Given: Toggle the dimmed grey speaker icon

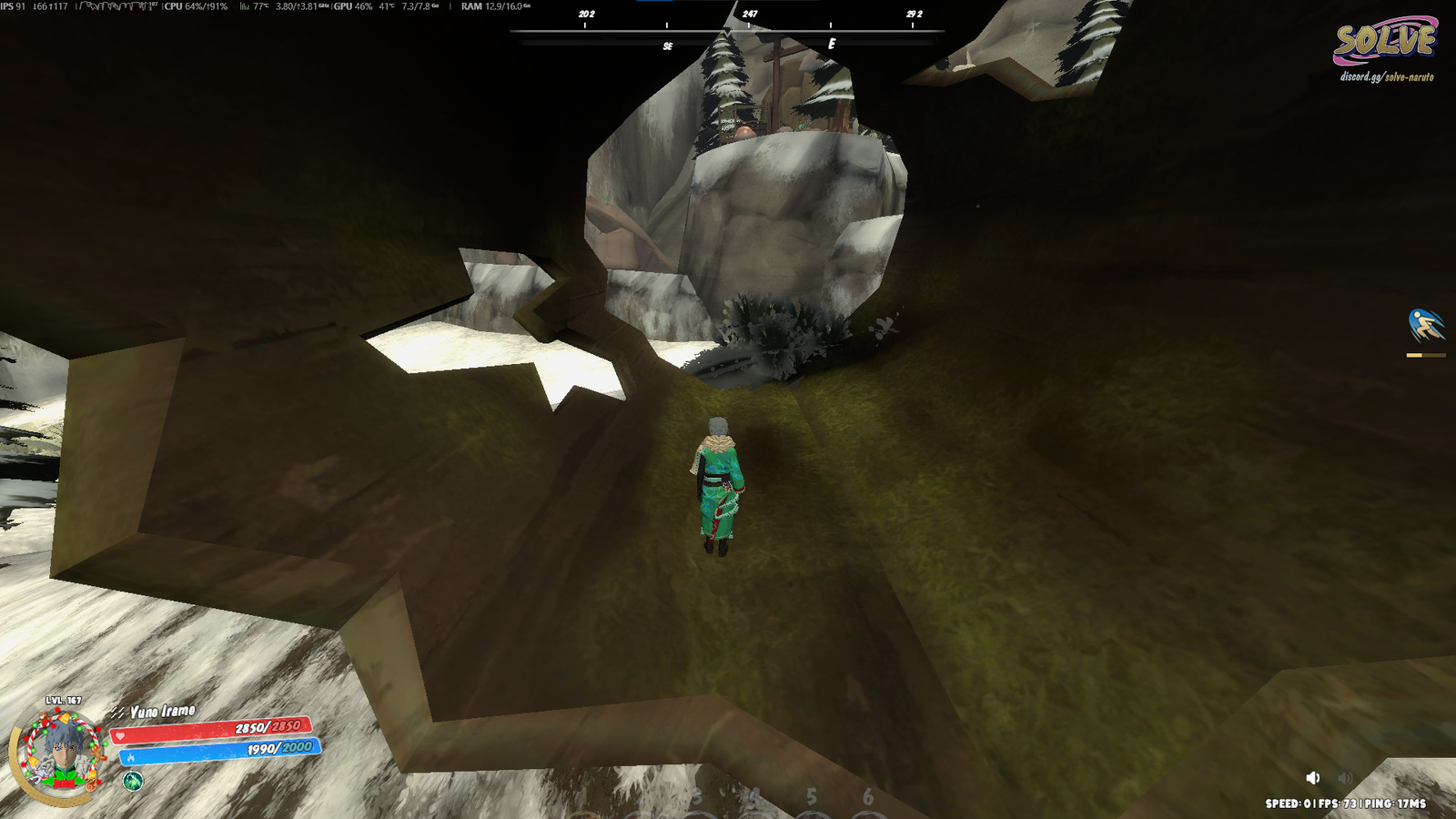Looking at the screenshot, I should 1345,777.
